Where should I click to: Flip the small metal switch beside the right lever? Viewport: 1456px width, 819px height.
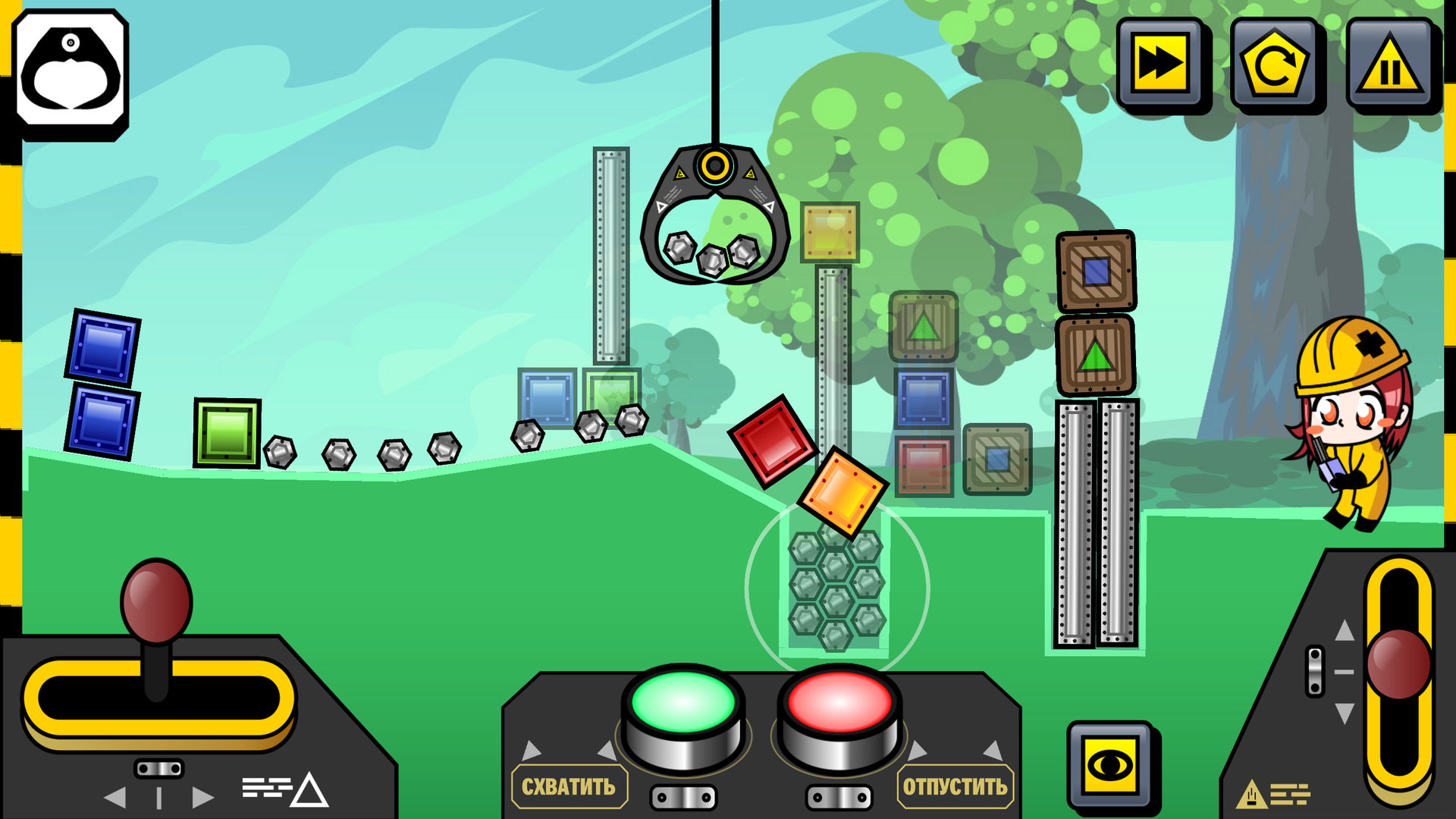(x=1315, y=670)
